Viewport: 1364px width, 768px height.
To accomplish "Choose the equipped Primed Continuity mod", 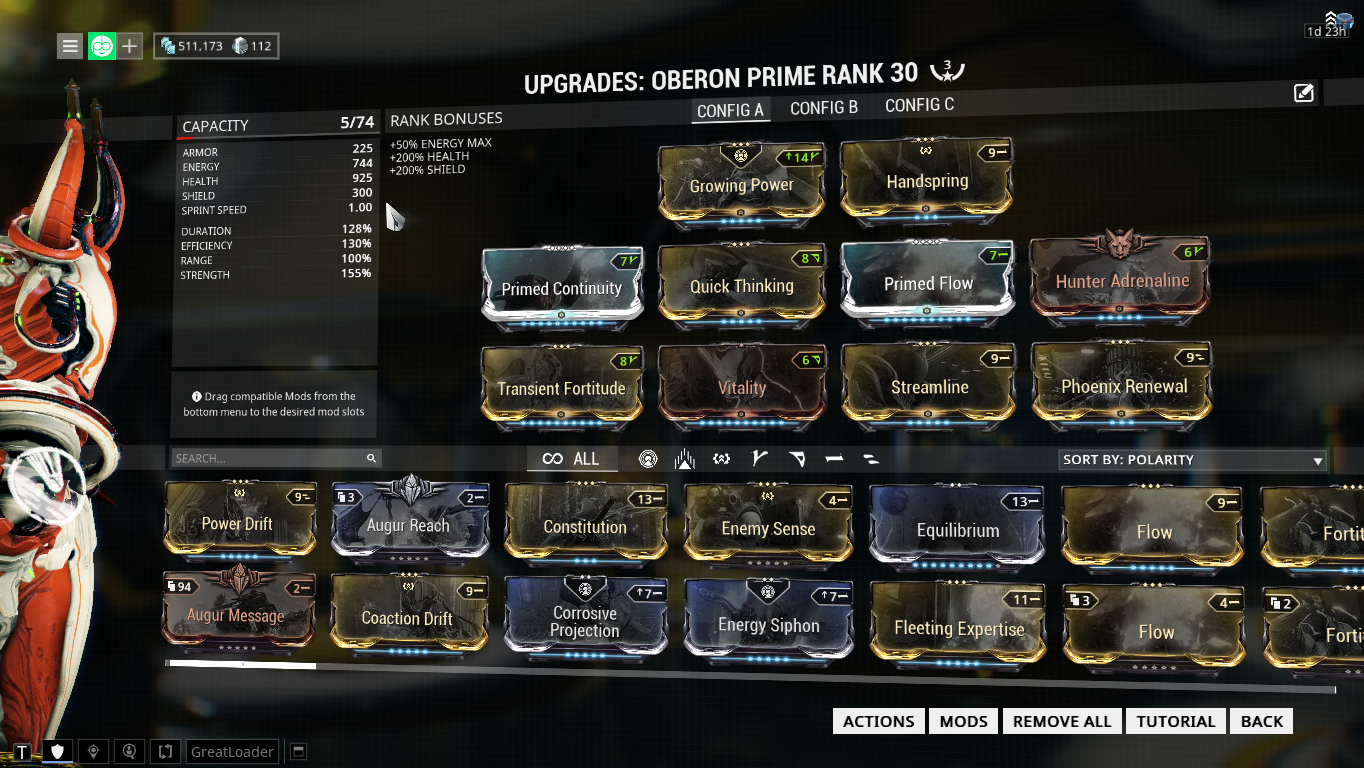I will pos(562,286).
